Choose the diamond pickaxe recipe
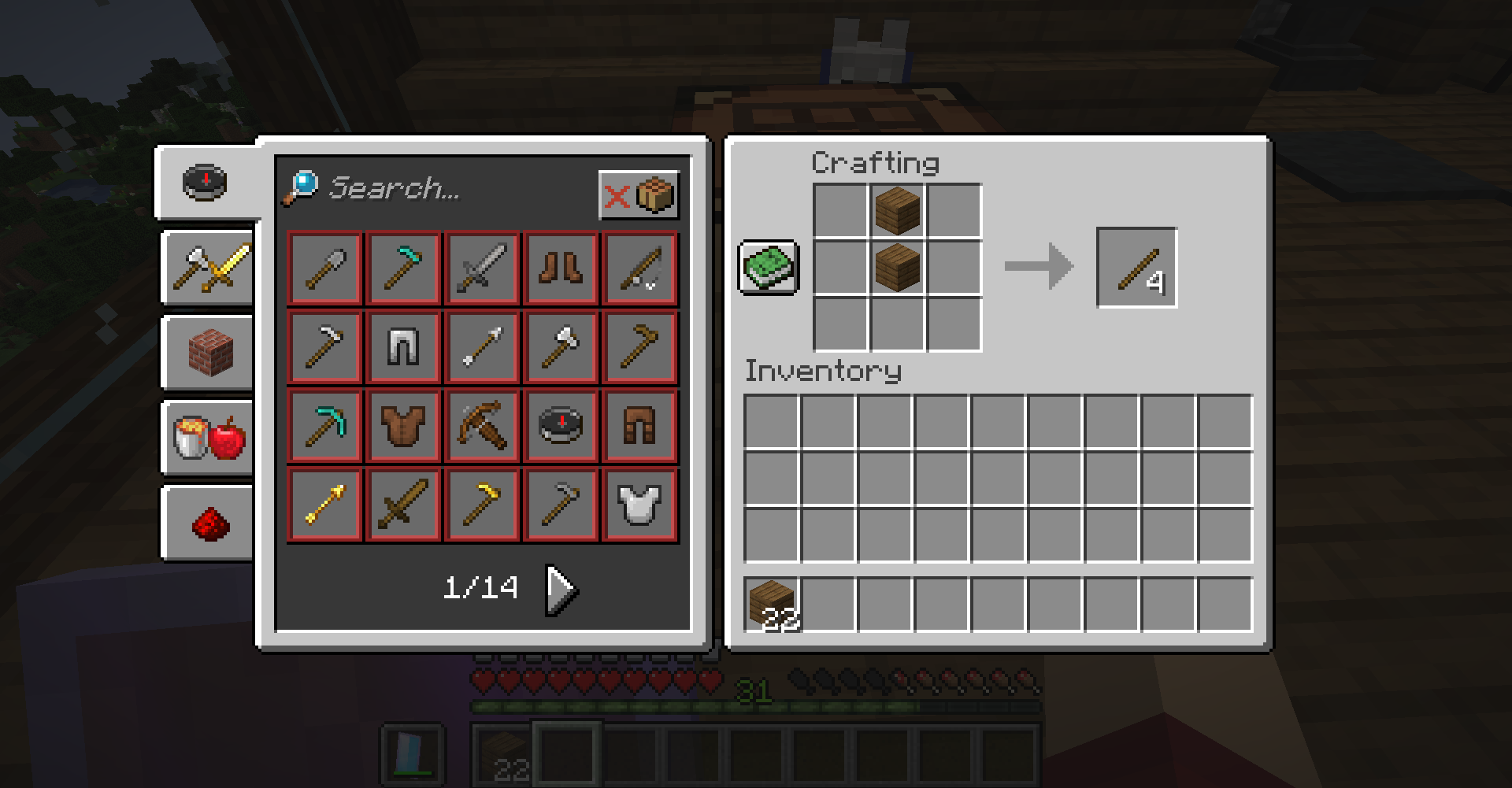 (x=324, y=425)
